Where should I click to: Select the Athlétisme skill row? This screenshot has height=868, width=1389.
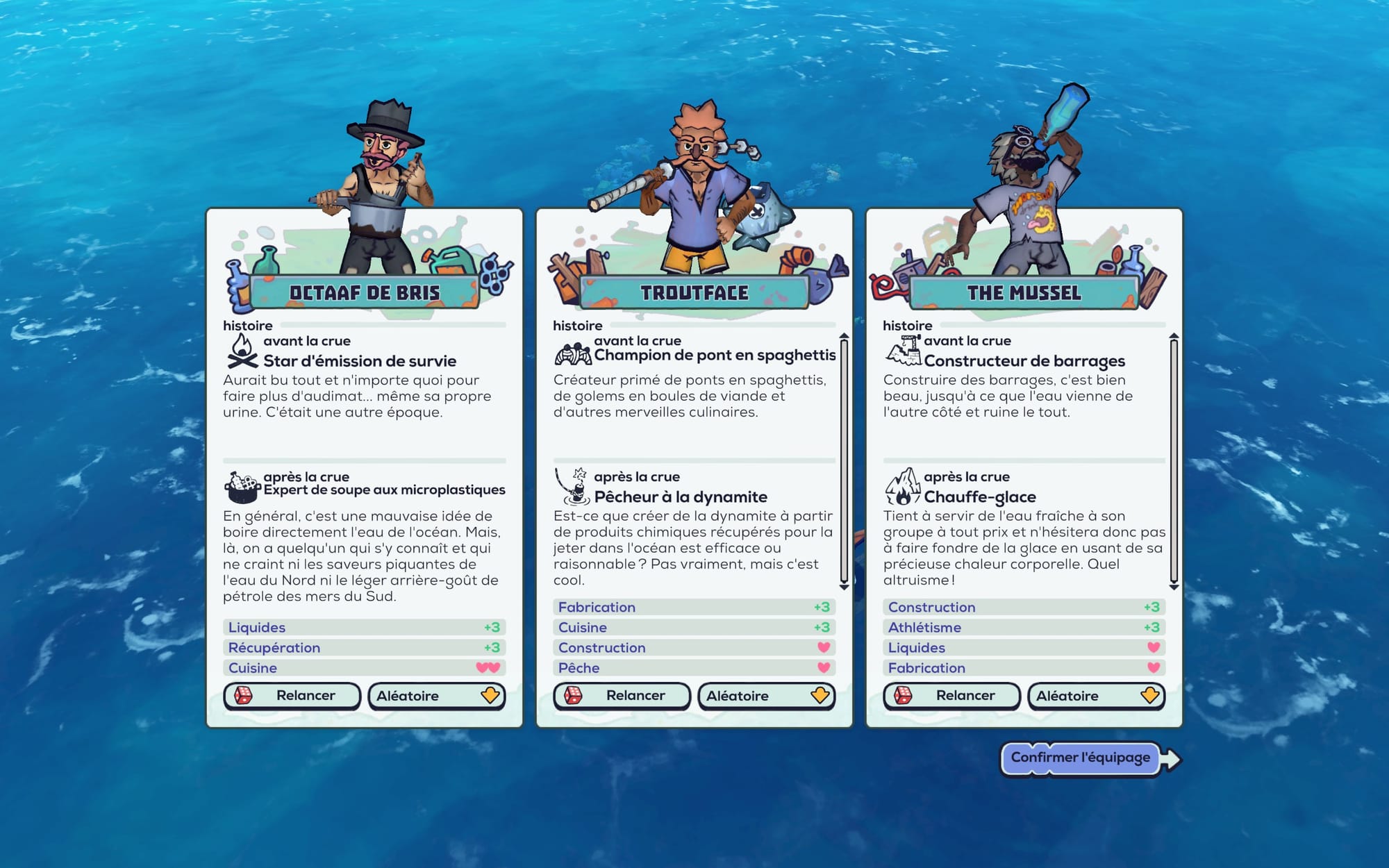tap(1024, 628)
